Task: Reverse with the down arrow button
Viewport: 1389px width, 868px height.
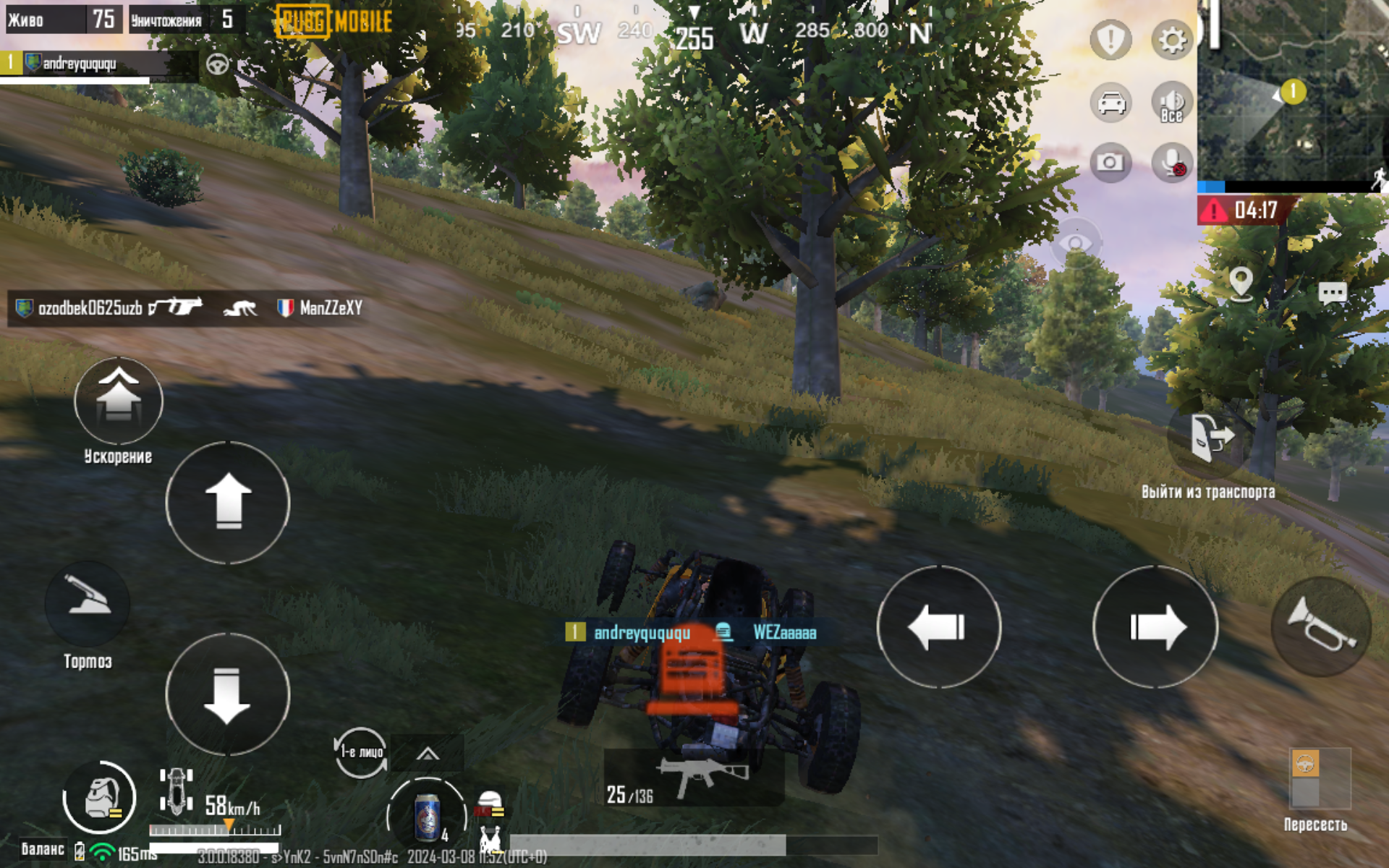Action: (228, 694)
